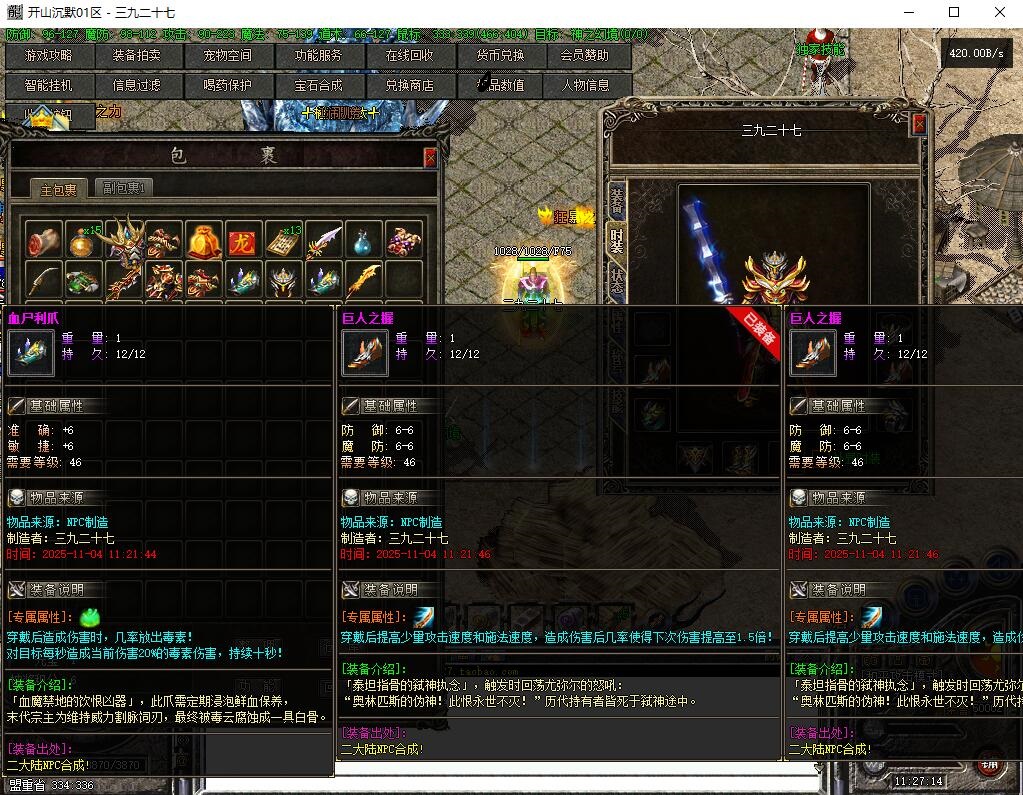Open the 宝石合成 gem synthesis menu
1023x795 pixels.
pos(318,86)
